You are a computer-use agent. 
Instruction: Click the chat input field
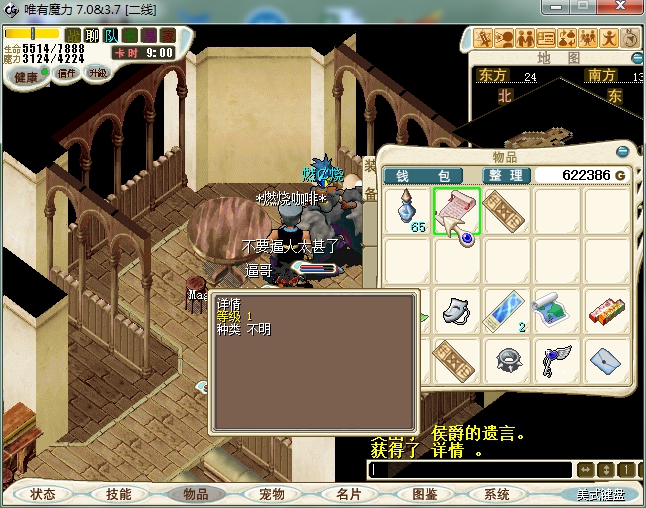click(x=470, y=469)
